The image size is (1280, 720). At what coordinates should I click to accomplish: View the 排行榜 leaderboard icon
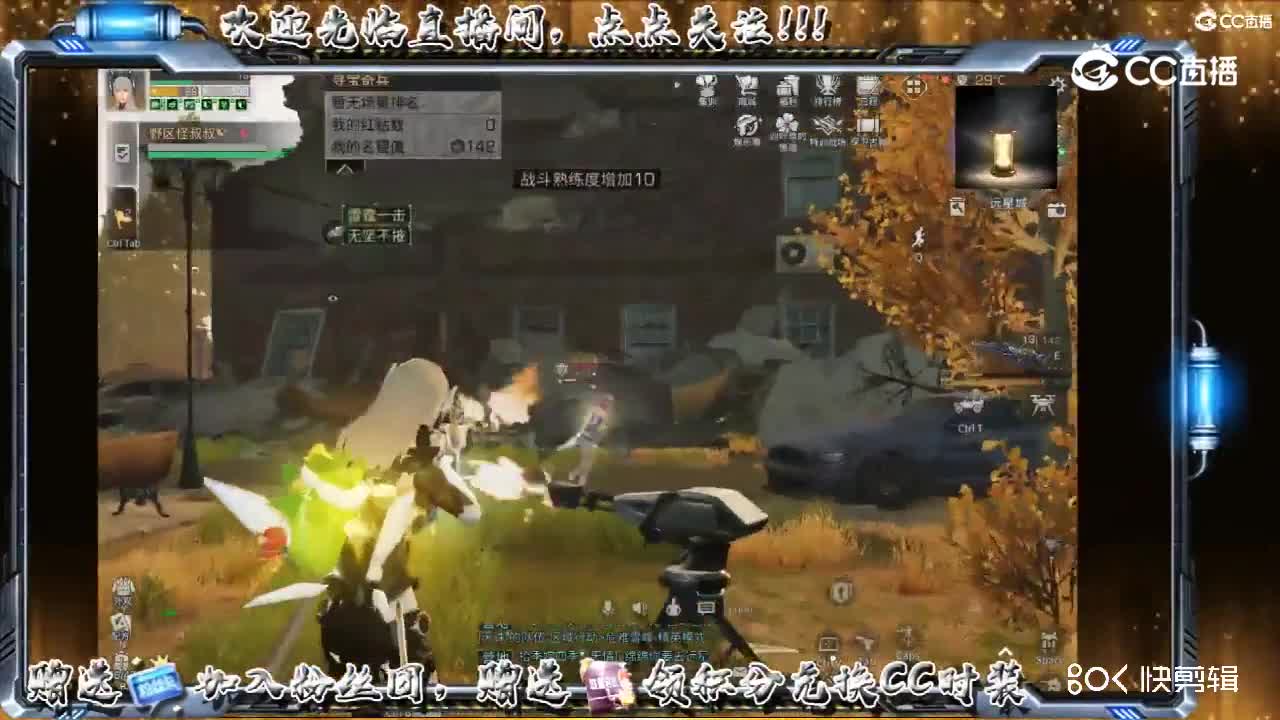pos(827,87)
